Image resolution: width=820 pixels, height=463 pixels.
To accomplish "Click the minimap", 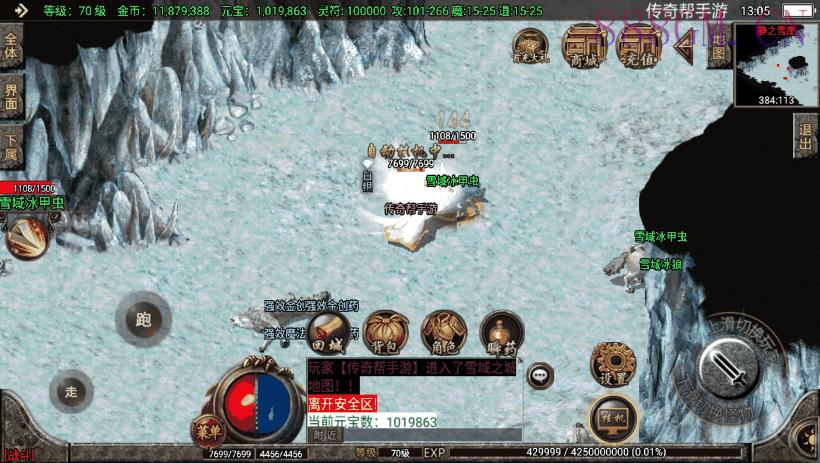I will coord(777,66).
